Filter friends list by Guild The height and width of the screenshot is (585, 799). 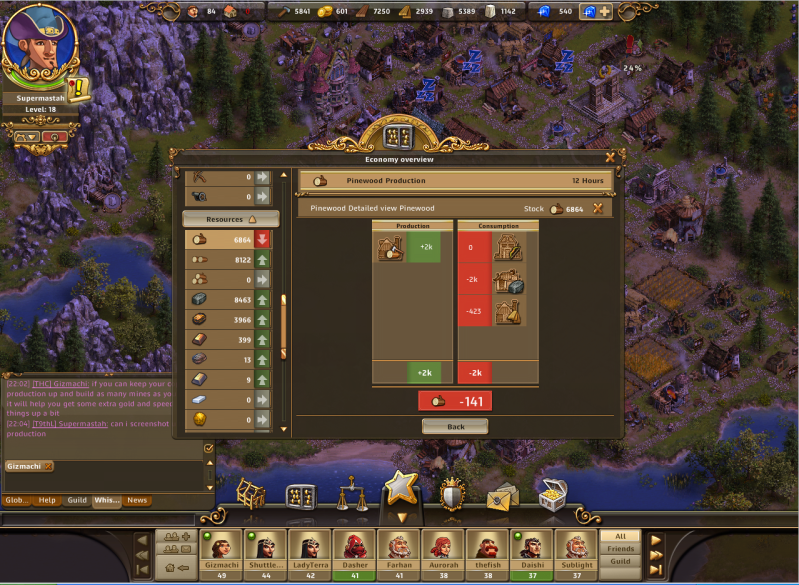point(620,562)
